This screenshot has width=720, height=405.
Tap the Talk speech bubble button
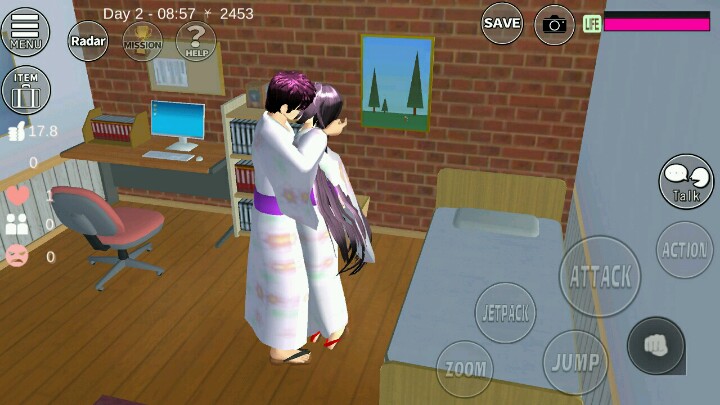coord(686,182)
